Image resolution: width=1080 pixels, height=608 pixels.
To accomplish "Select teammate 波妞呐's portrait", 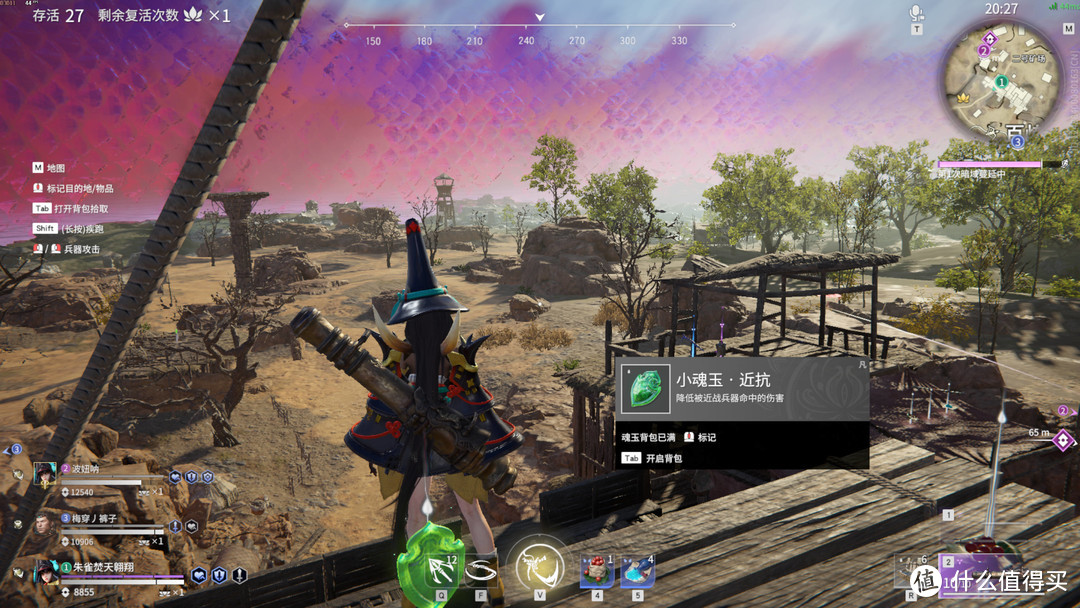I will (45, 473).
